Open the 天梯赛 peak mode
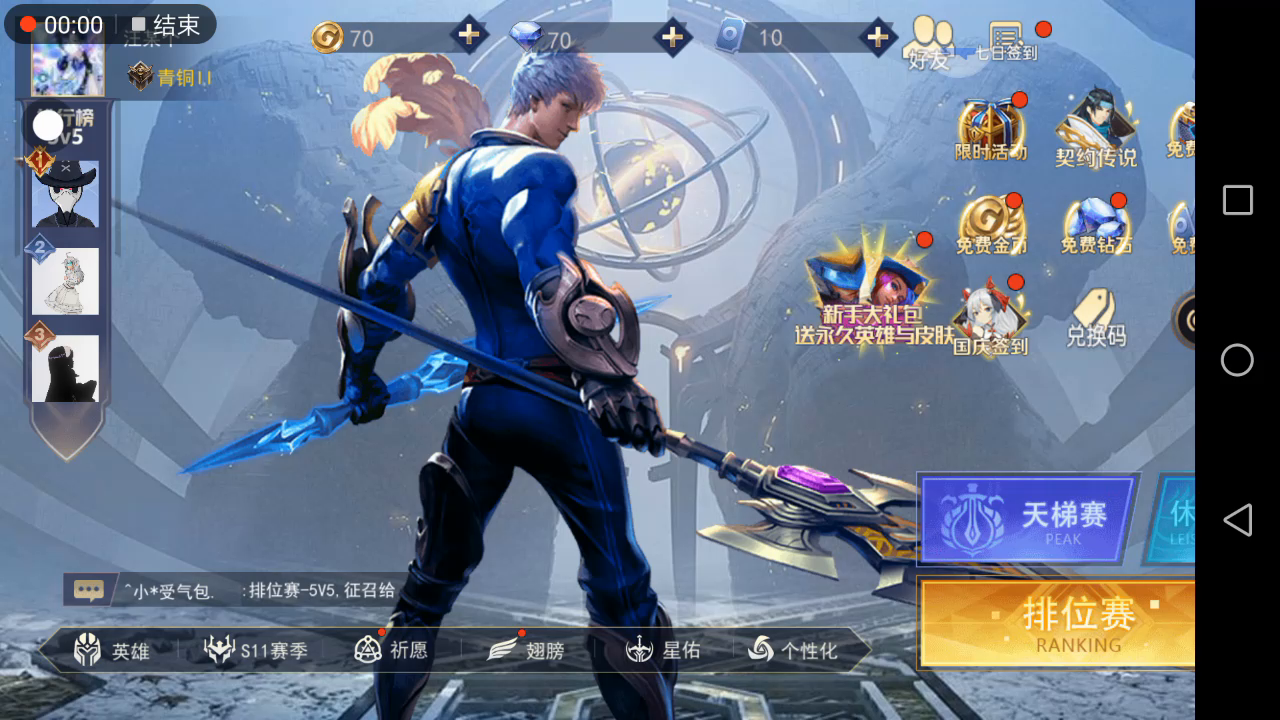The width and height of the screenshot is (1280, 720). (x=1028, y=518)
